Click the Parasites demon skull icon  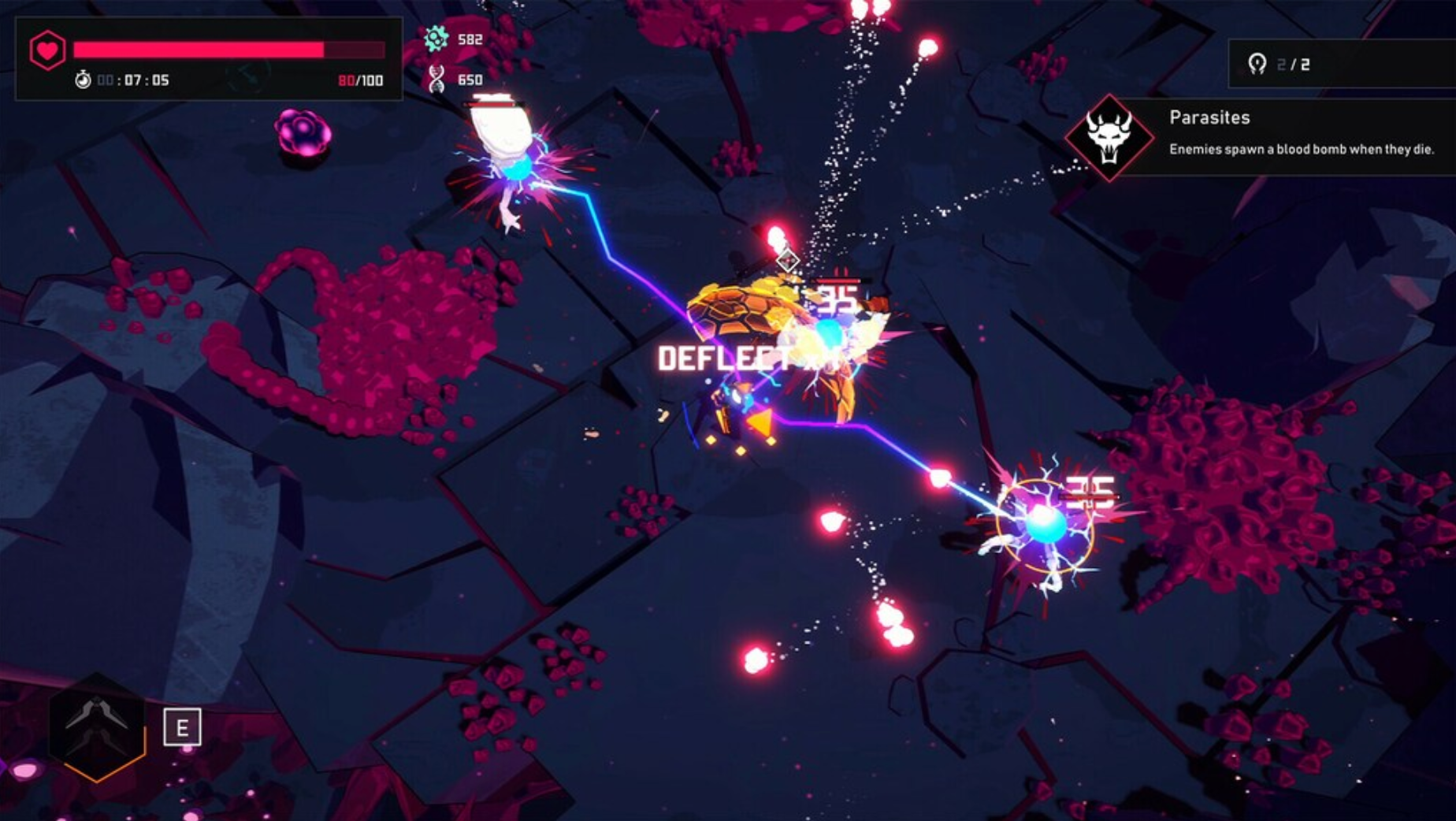(x=1112, y=138)
